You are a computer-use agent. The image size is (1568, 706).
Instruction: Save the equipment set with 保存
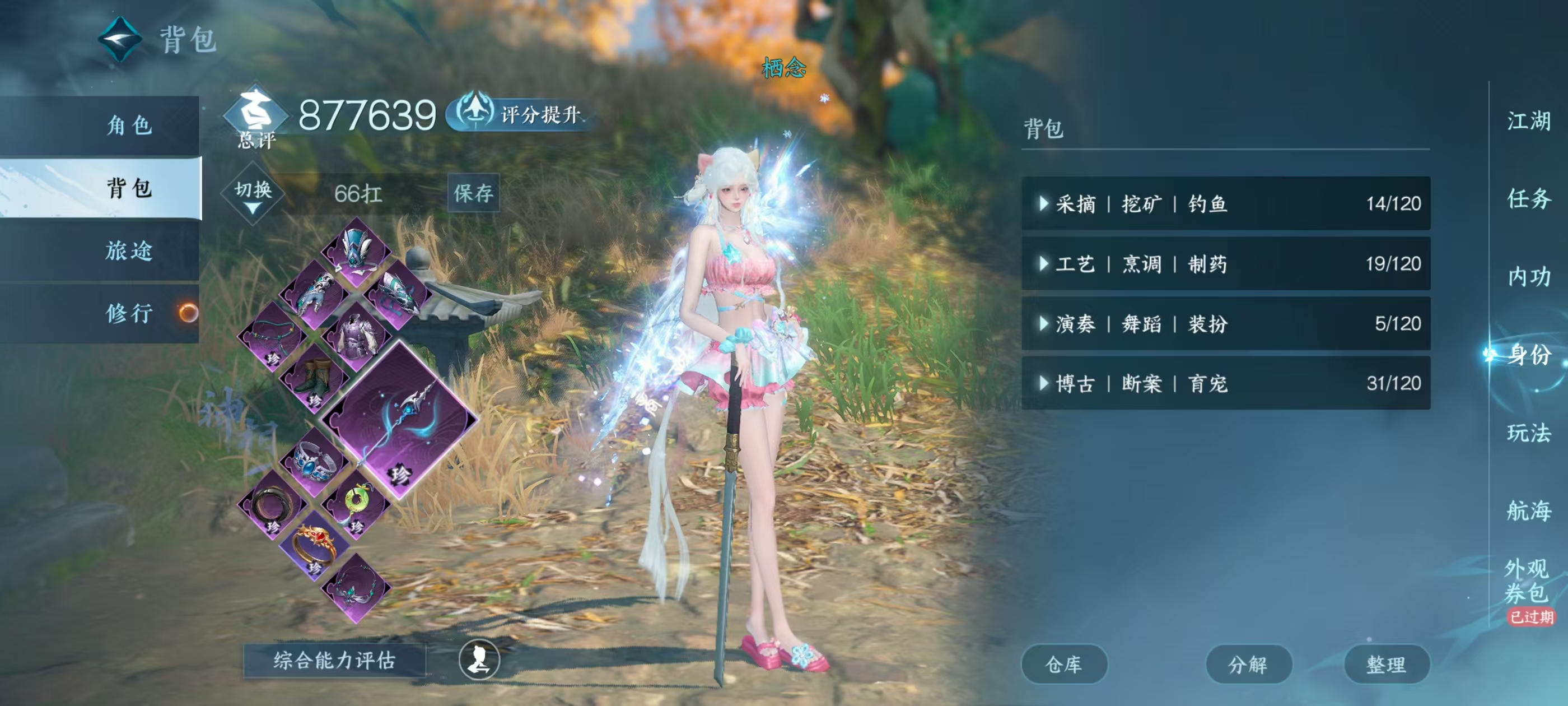(x=473, y=193)
